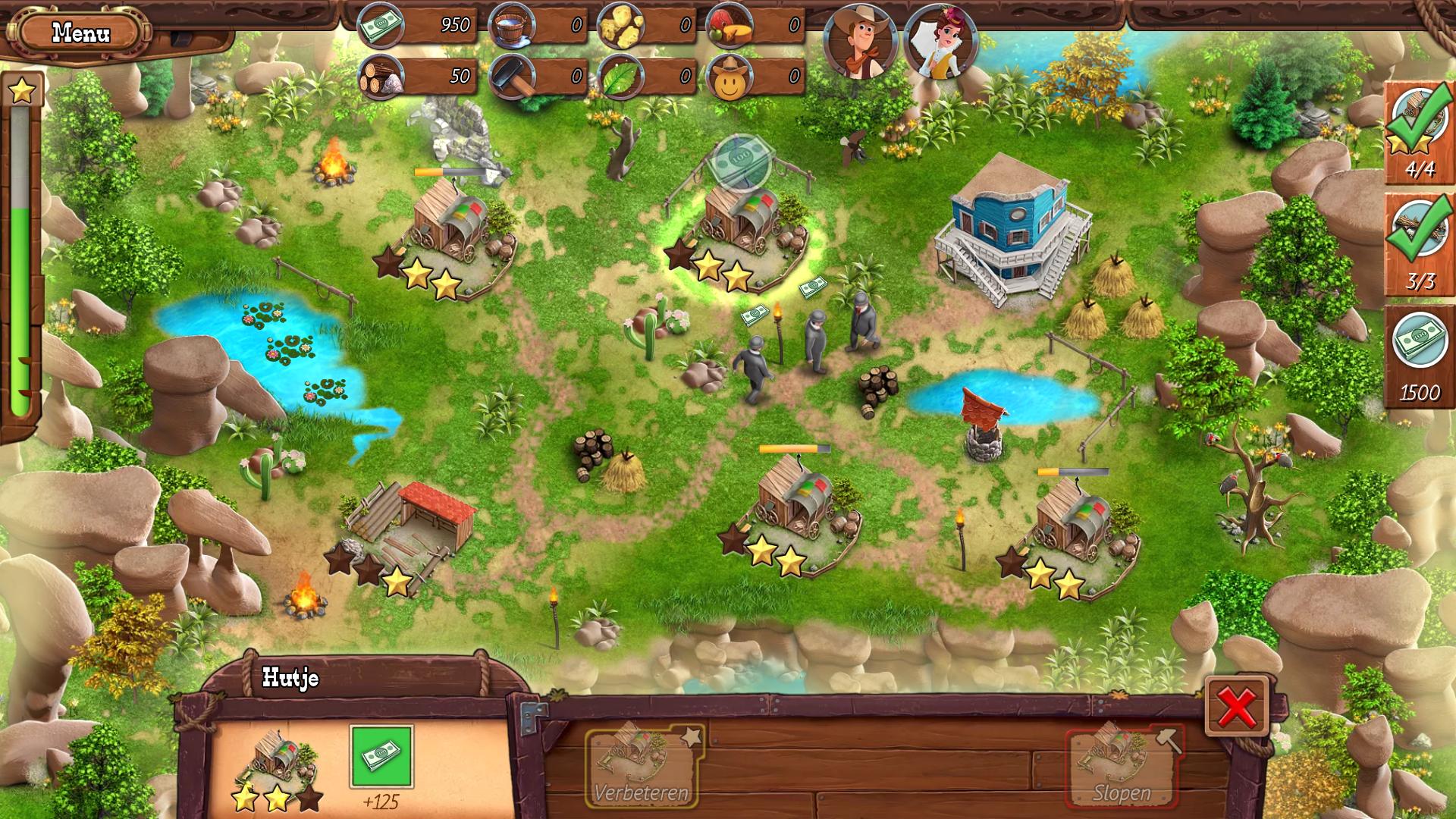Screen dimensions: 1456x819
Task: Demolish the hut with Slopen
Action: coord(1122,767)
